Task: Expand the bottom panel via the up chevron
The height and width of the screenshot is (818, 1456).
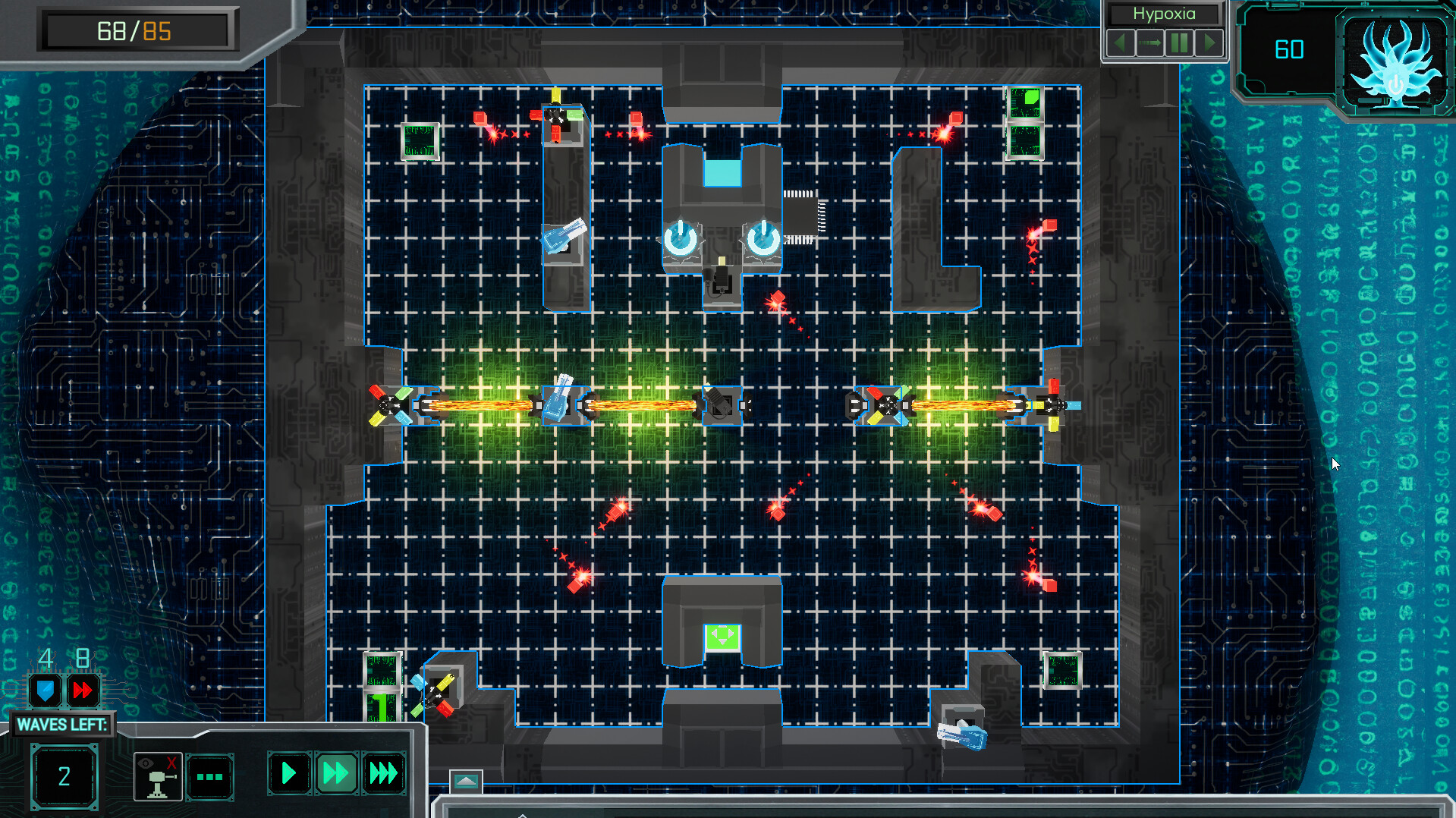Action: [466, 779]
